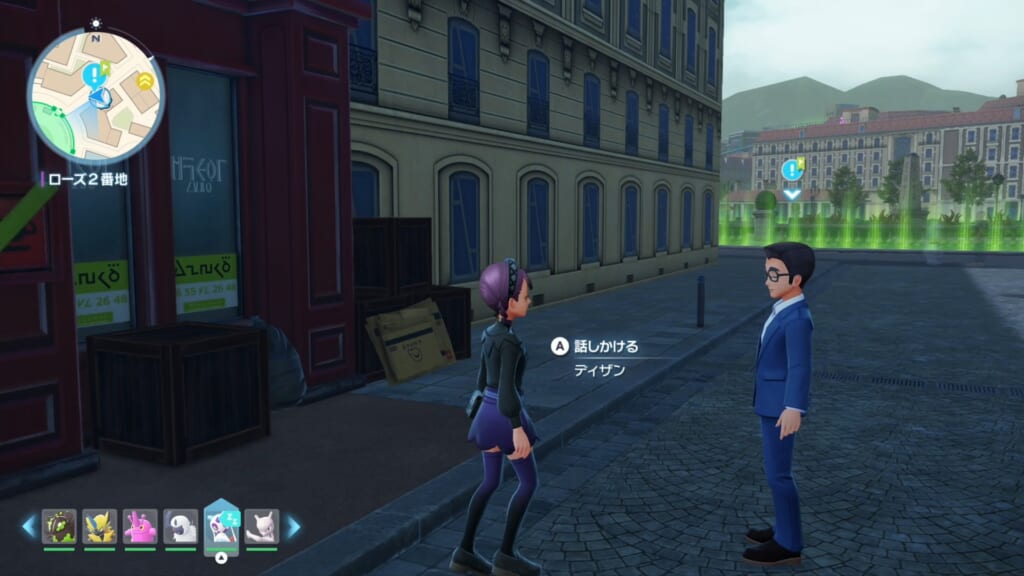Click the yellow chevron marker on minimap
The height and width of the screenshot is (576, 1024).
[146, 79]
